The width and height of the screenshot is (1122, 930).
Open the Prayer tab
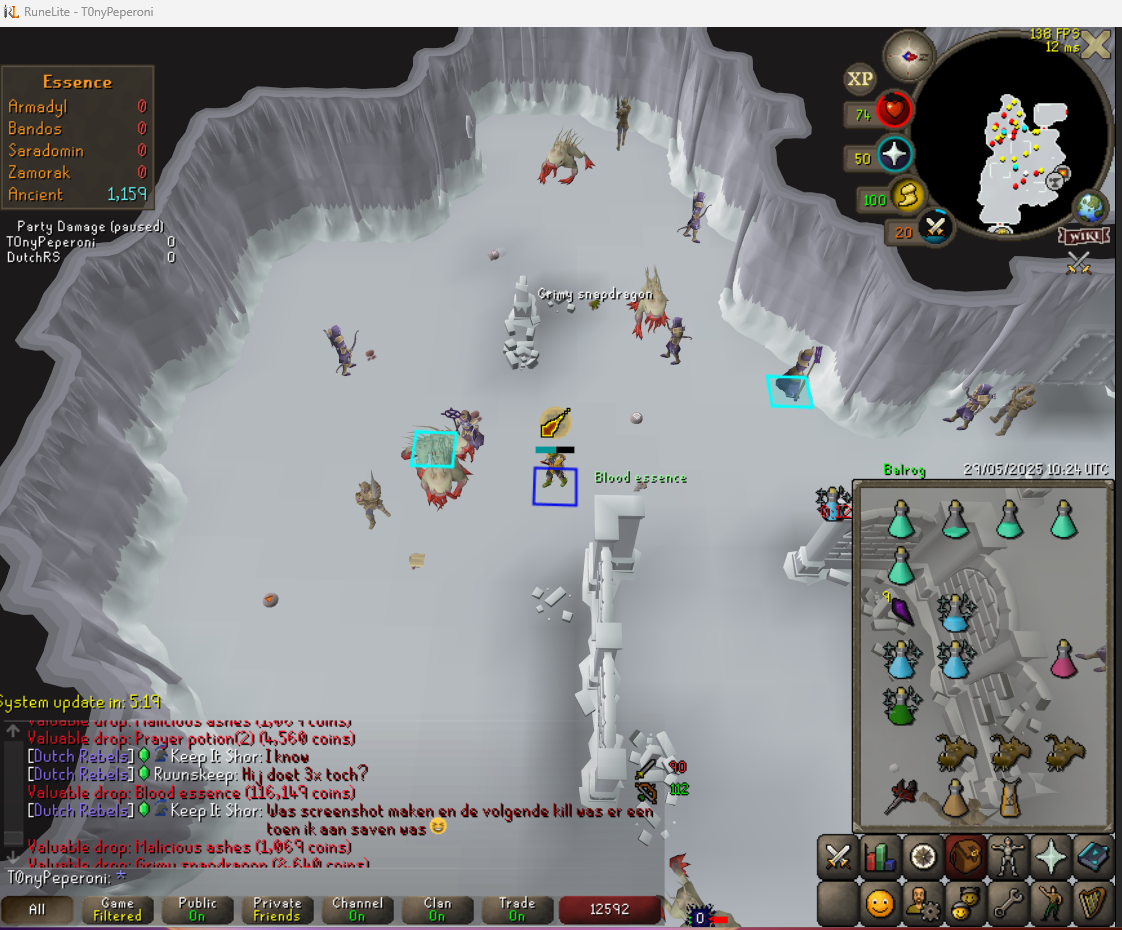point(1051,857)
